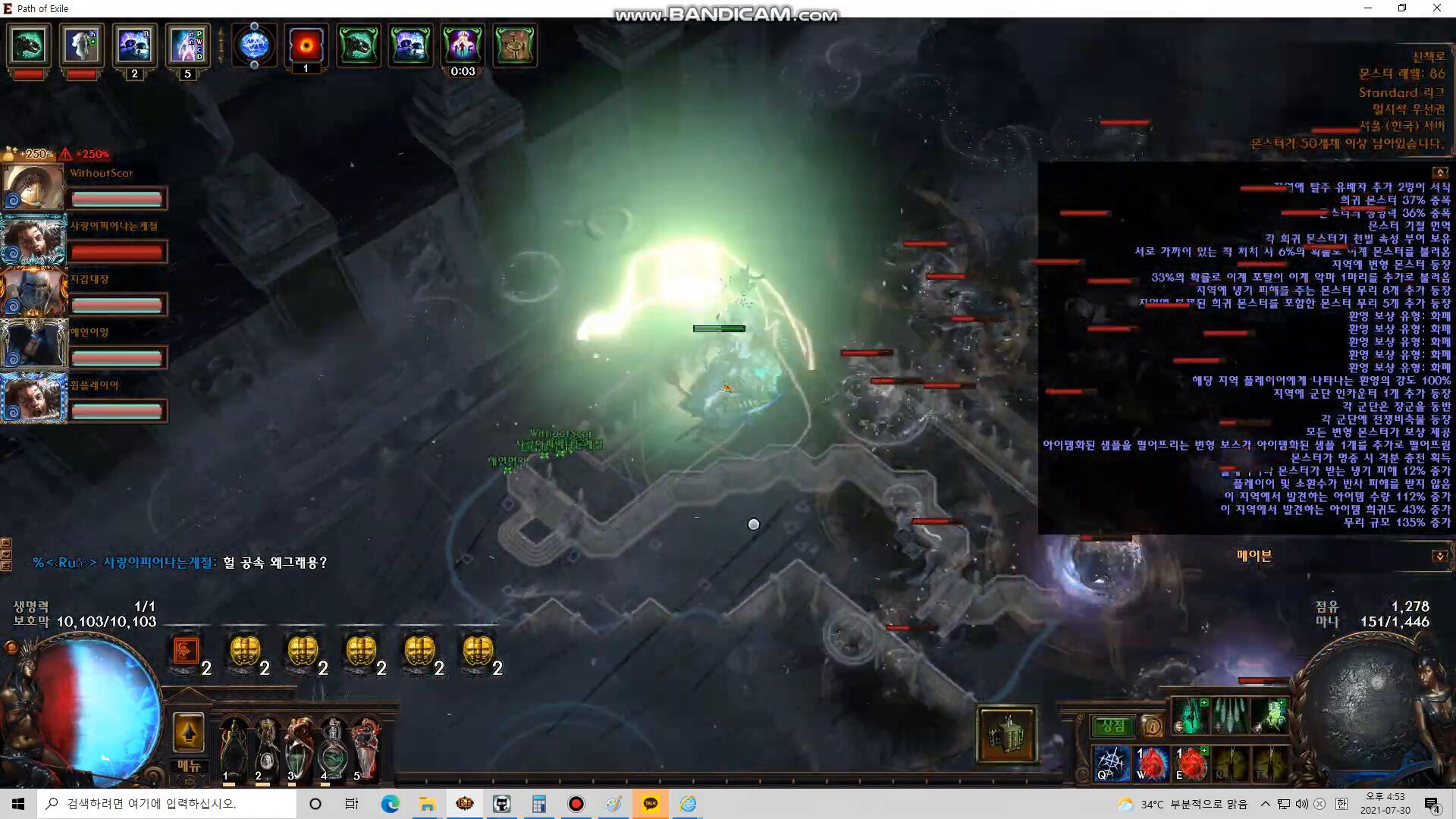Viewport: 1456px width, 819px height.
Task: Open the green 상점 shop button
Action: point(1112,726)
